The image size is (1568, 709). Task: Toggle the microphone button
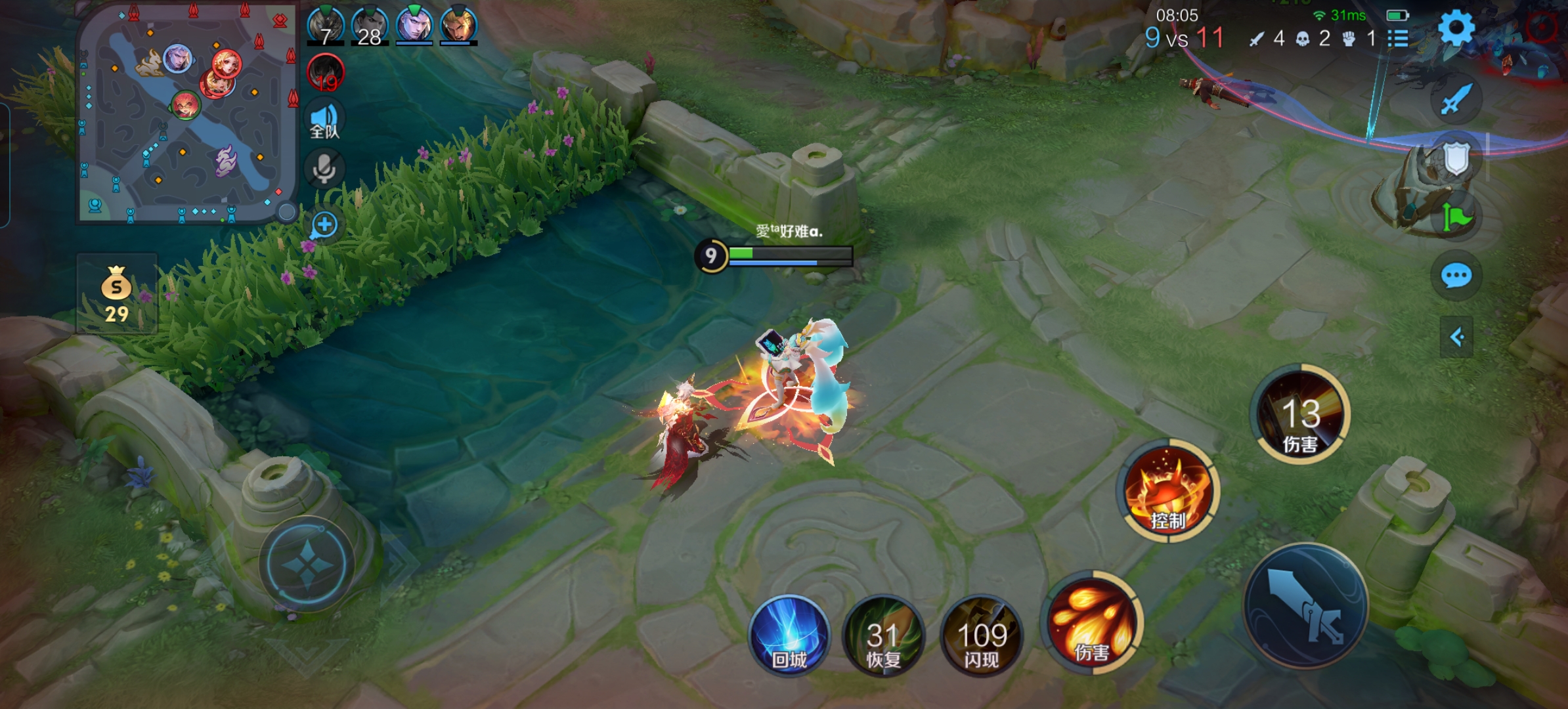tap(324, 169)
